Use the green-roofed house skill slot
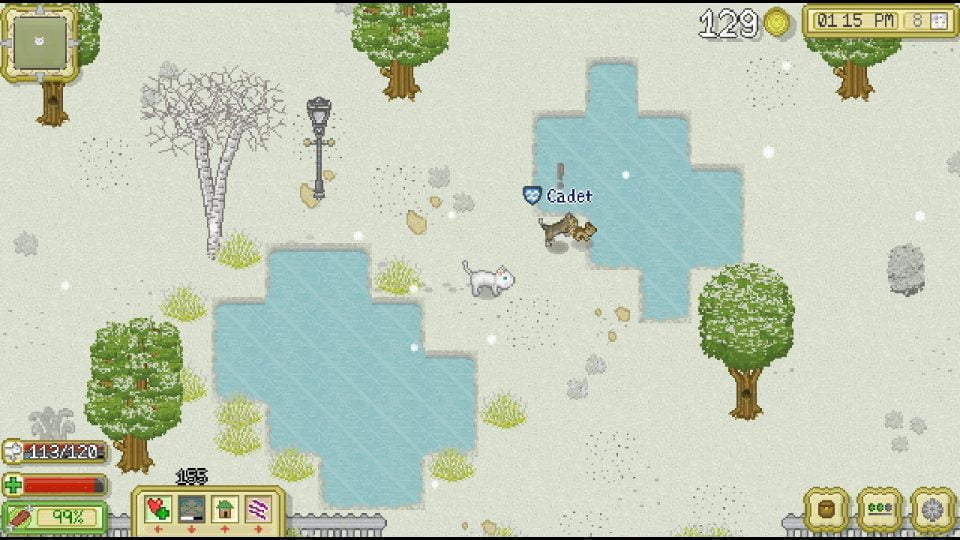Screen dimensions: 960x540 click(225, 509)
